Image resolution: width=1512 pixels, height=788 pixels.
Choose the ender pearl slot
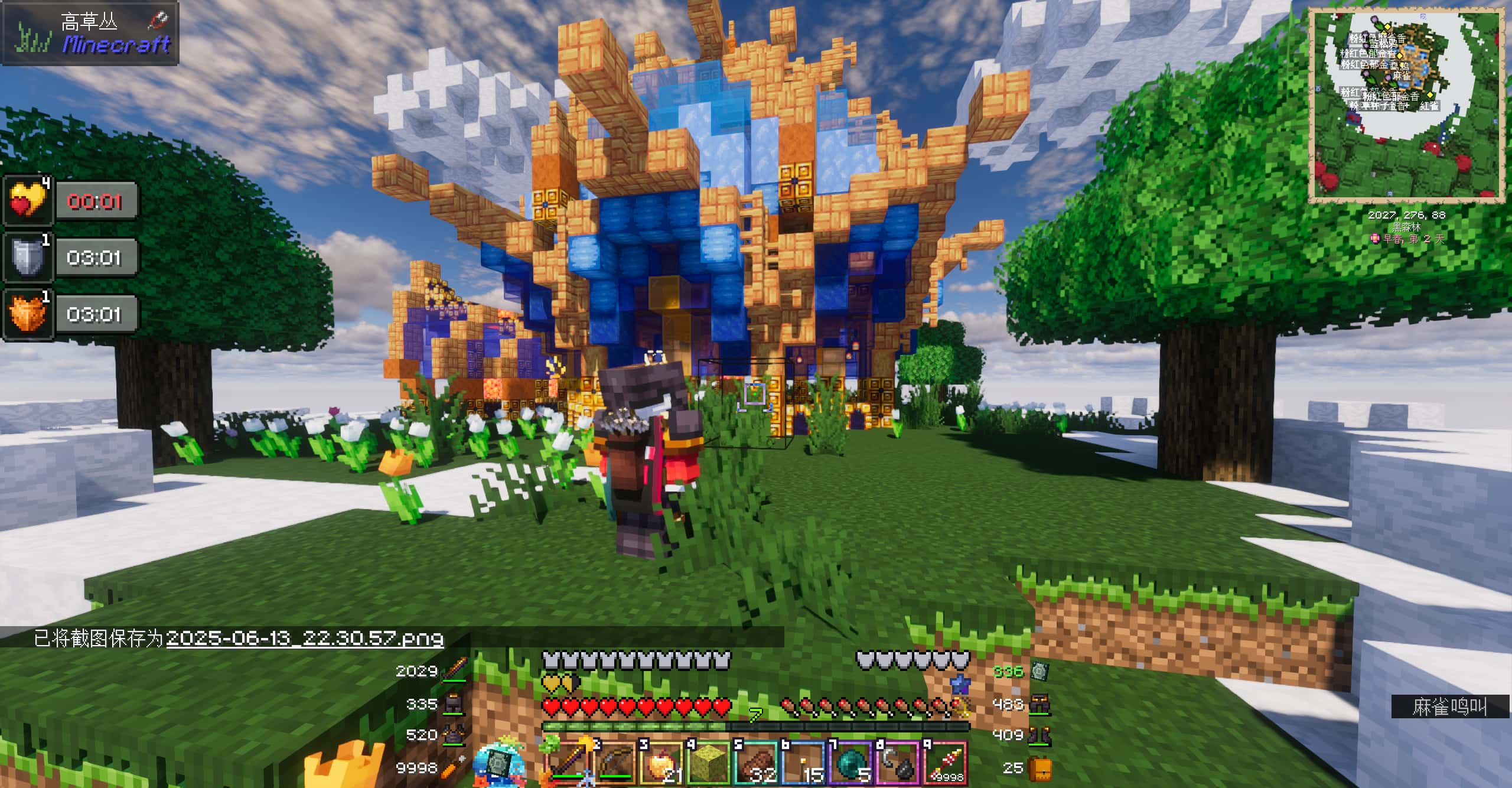(850, 762)
